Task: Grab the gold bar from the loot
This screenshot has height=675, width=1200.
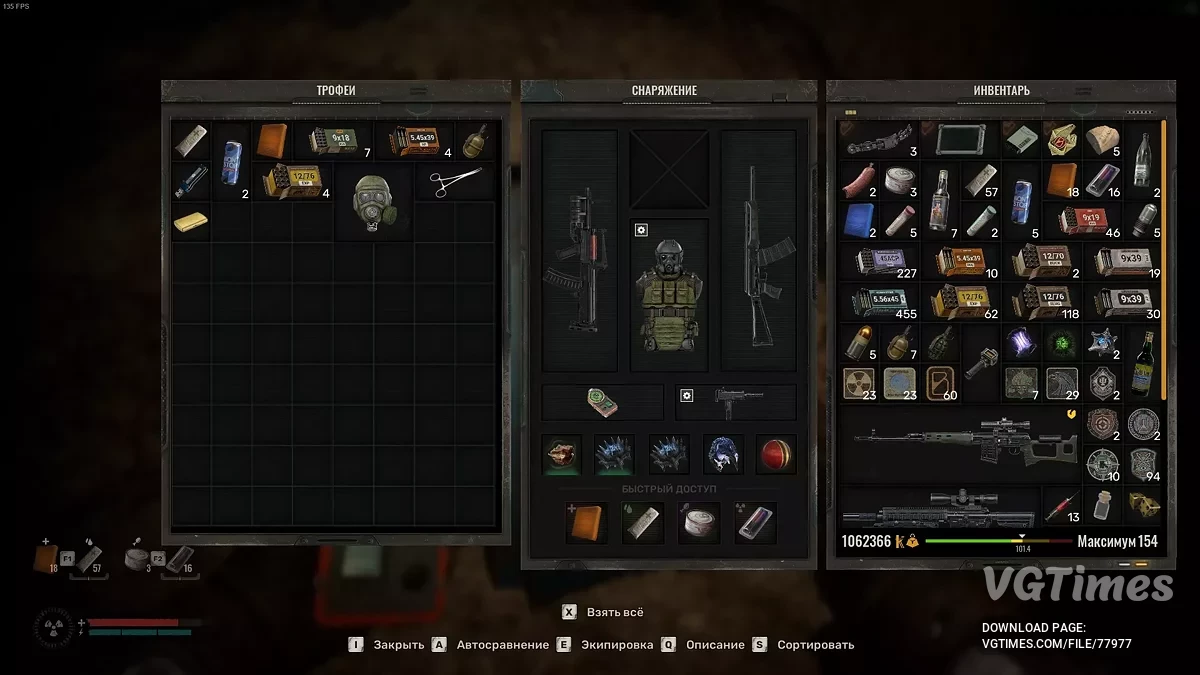Action: pos(190,221)
